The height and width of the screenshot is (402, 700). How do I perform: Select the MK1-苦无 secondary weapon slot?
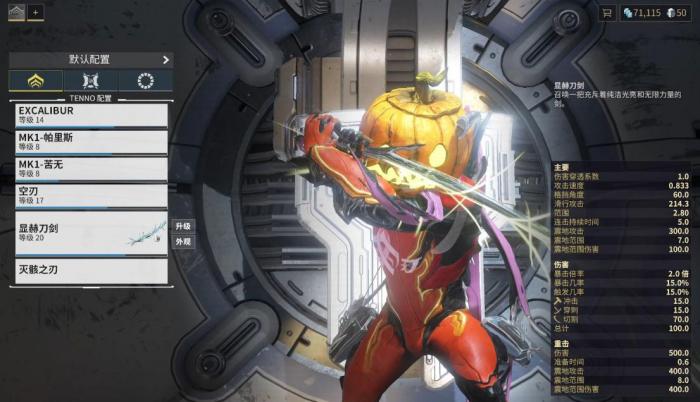(x=90, y=167)
